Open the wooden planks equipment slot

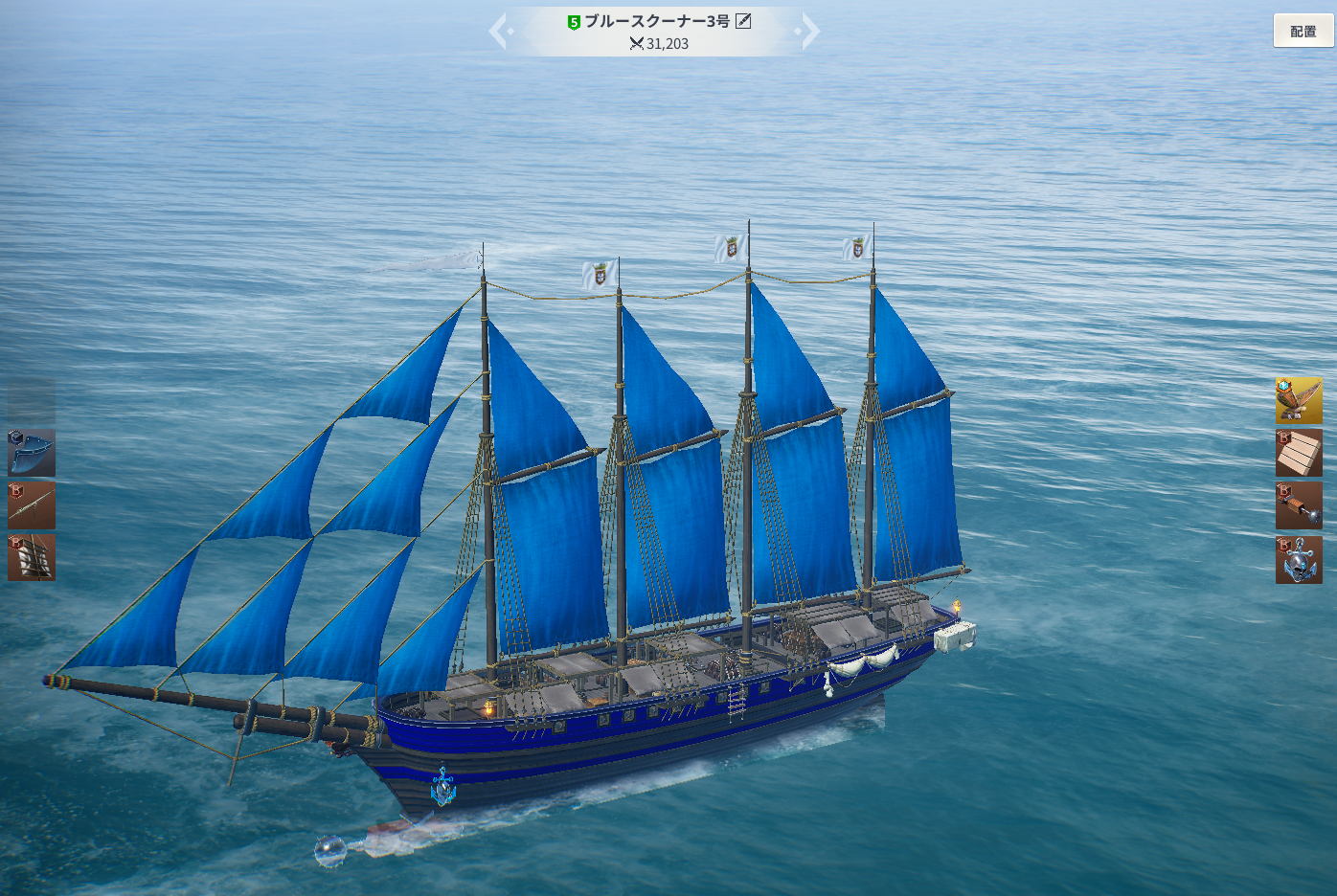click(1299, 453)
